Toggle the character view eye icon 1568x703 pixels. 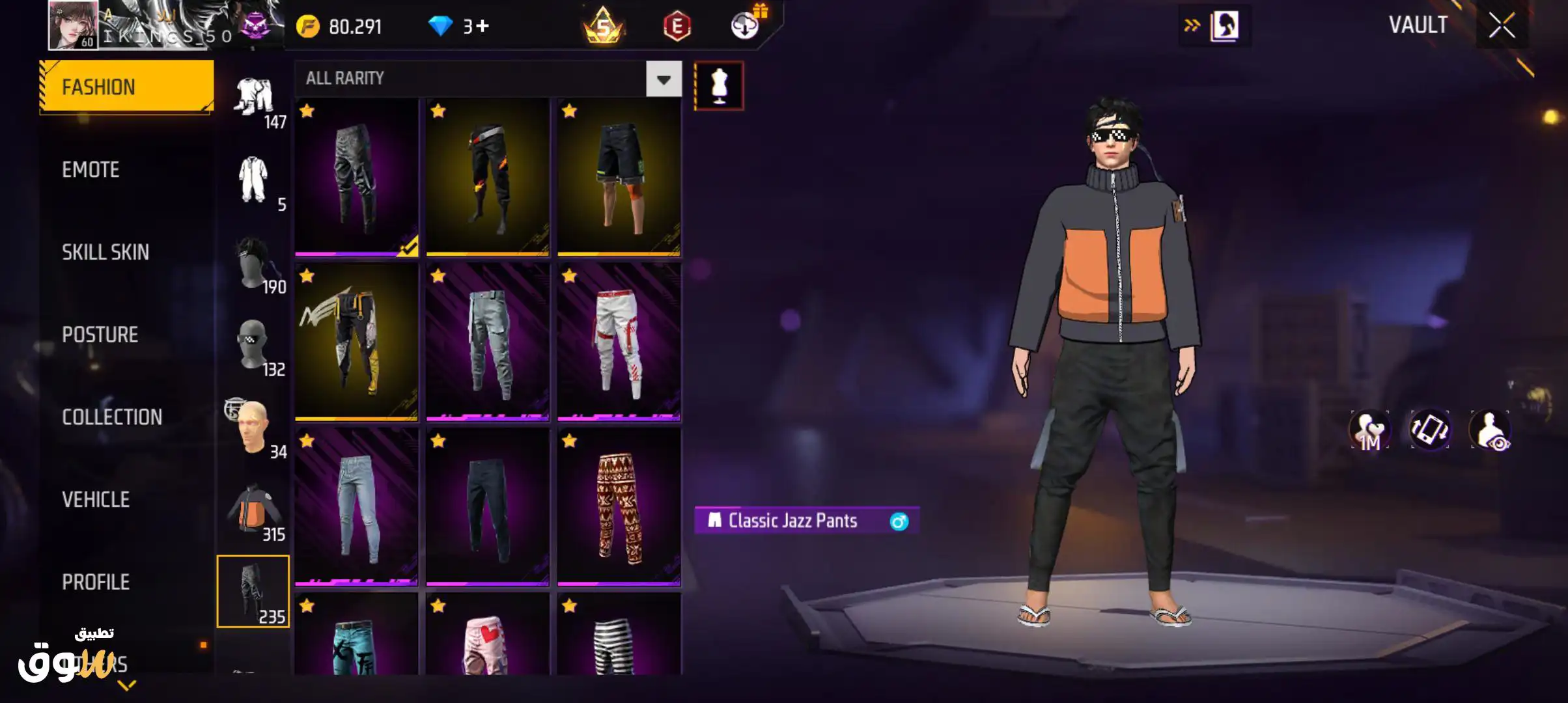tap(1490, 430)
